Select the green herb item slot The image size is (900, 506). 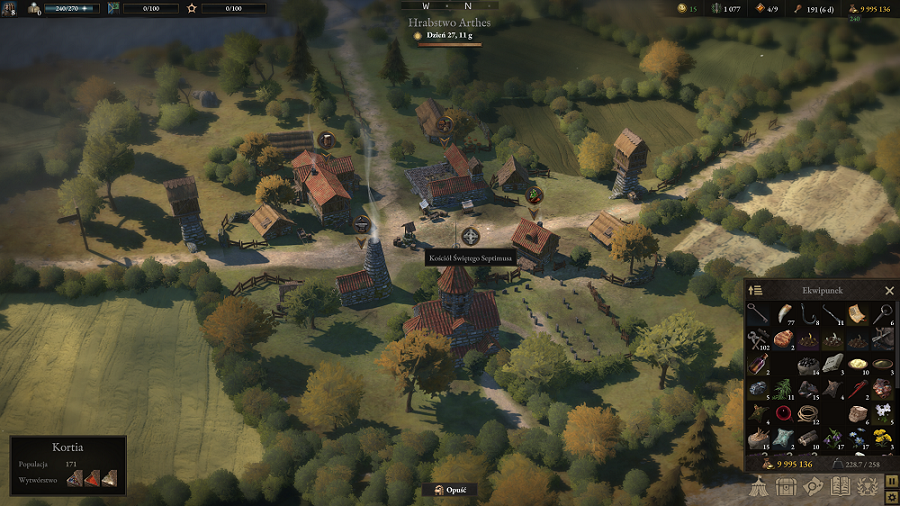(783, 388)
